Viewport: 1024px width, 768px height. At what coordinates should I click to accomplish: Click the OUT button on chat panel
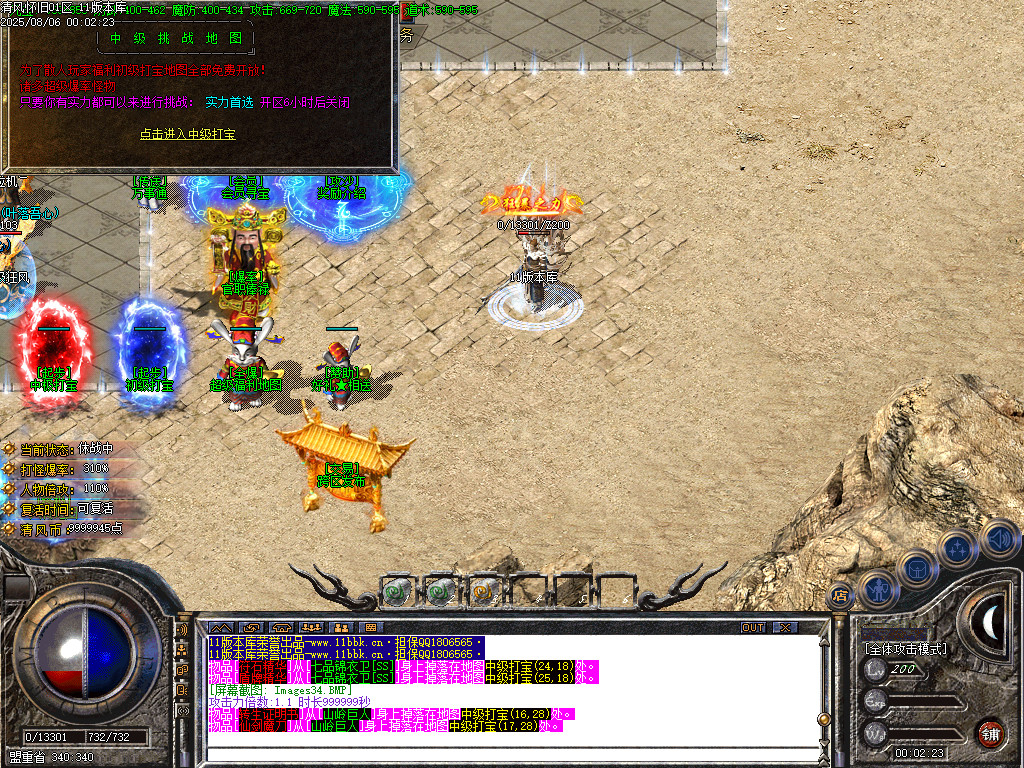[x=753, y=627]
